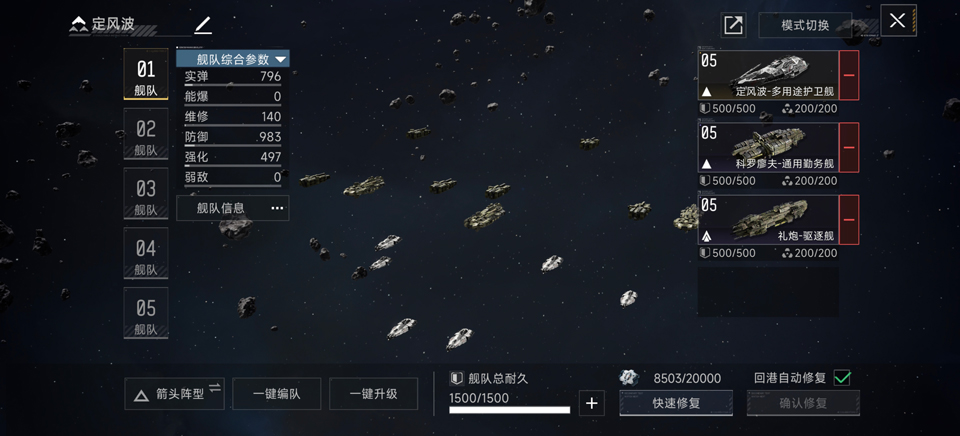
Task: Select the 科罗廖夫 service ship card
Action: 768,148
